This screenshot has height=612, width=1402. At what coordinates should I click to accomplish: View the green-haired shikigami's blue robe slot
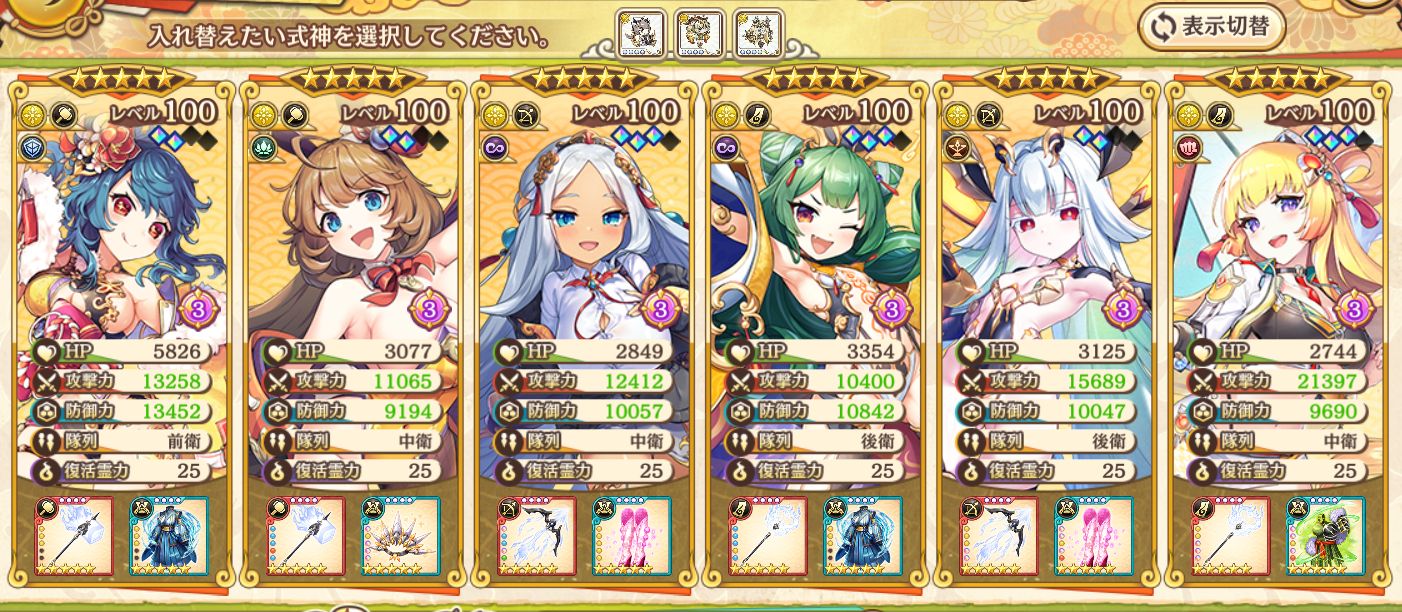point(863,537)
